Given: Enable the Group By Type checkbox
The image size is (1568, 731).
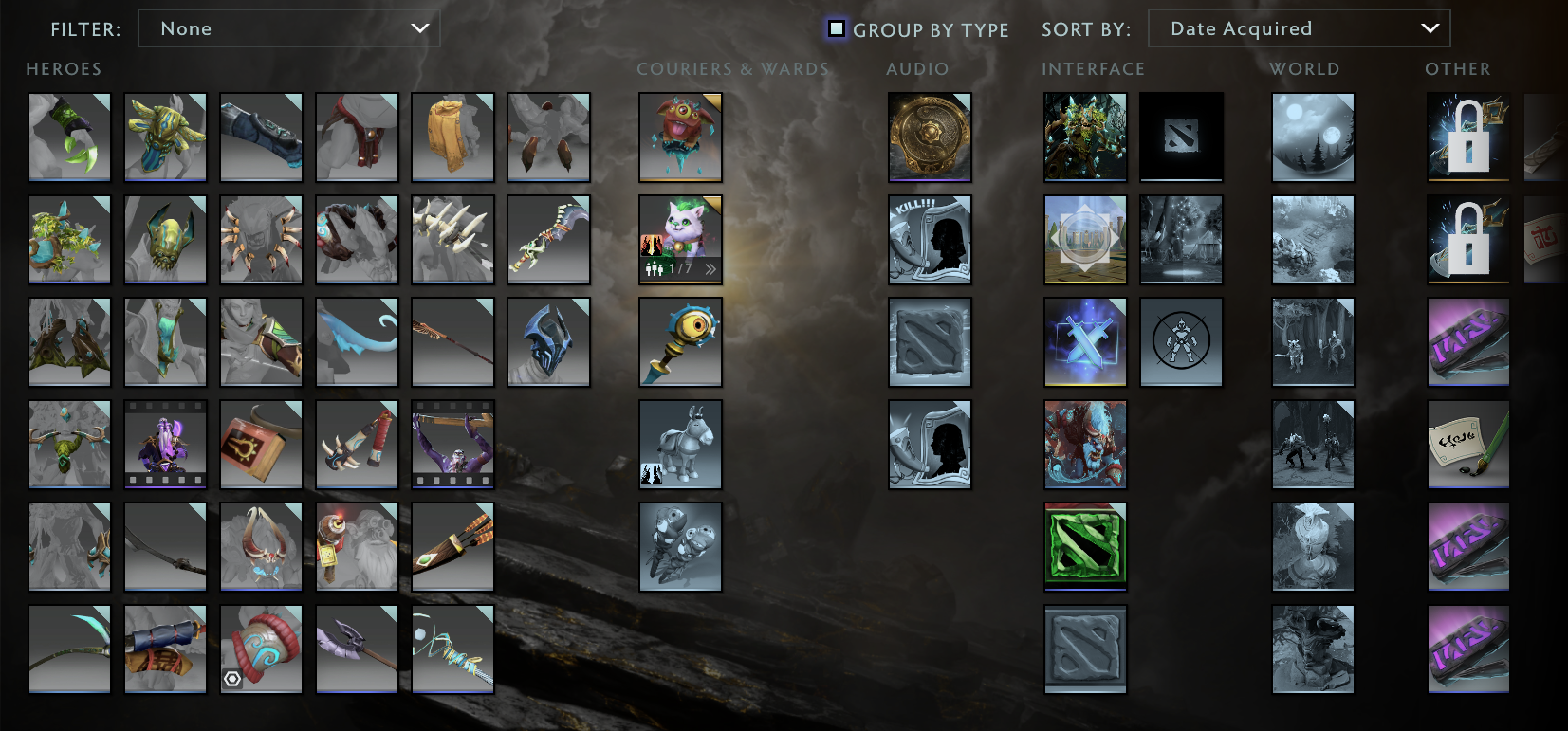Looking at the screenshot, I should 836,28.
